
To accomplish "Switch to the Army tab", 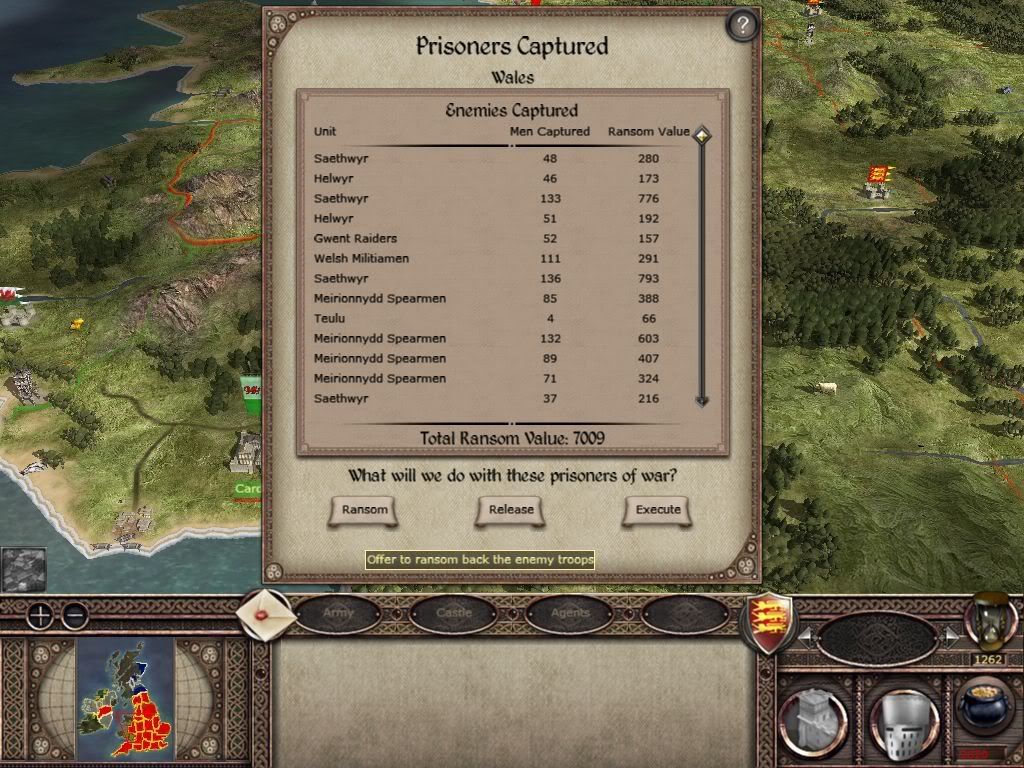I will (x=338, y=613).
